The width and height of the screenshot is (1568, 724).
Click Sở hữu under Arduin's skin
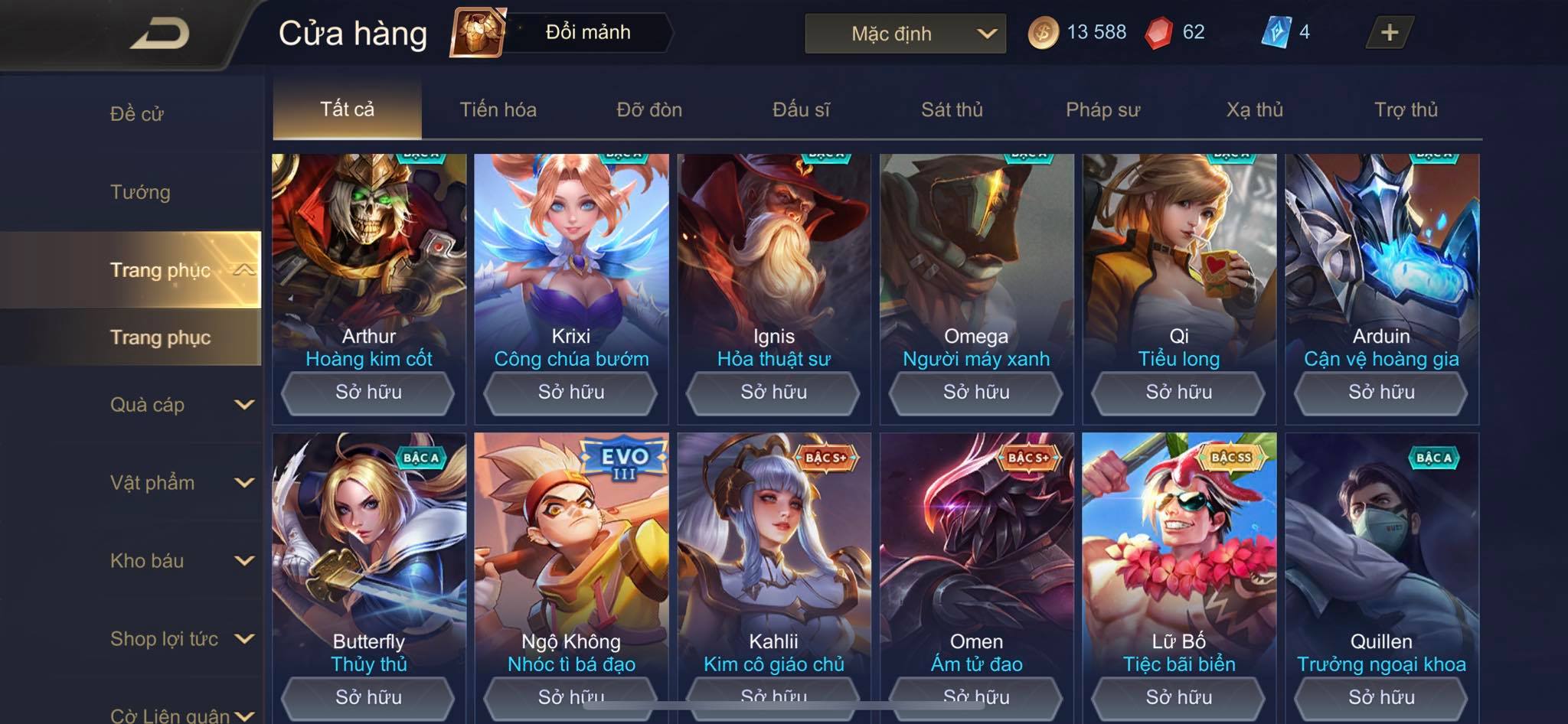(1381, 393)
